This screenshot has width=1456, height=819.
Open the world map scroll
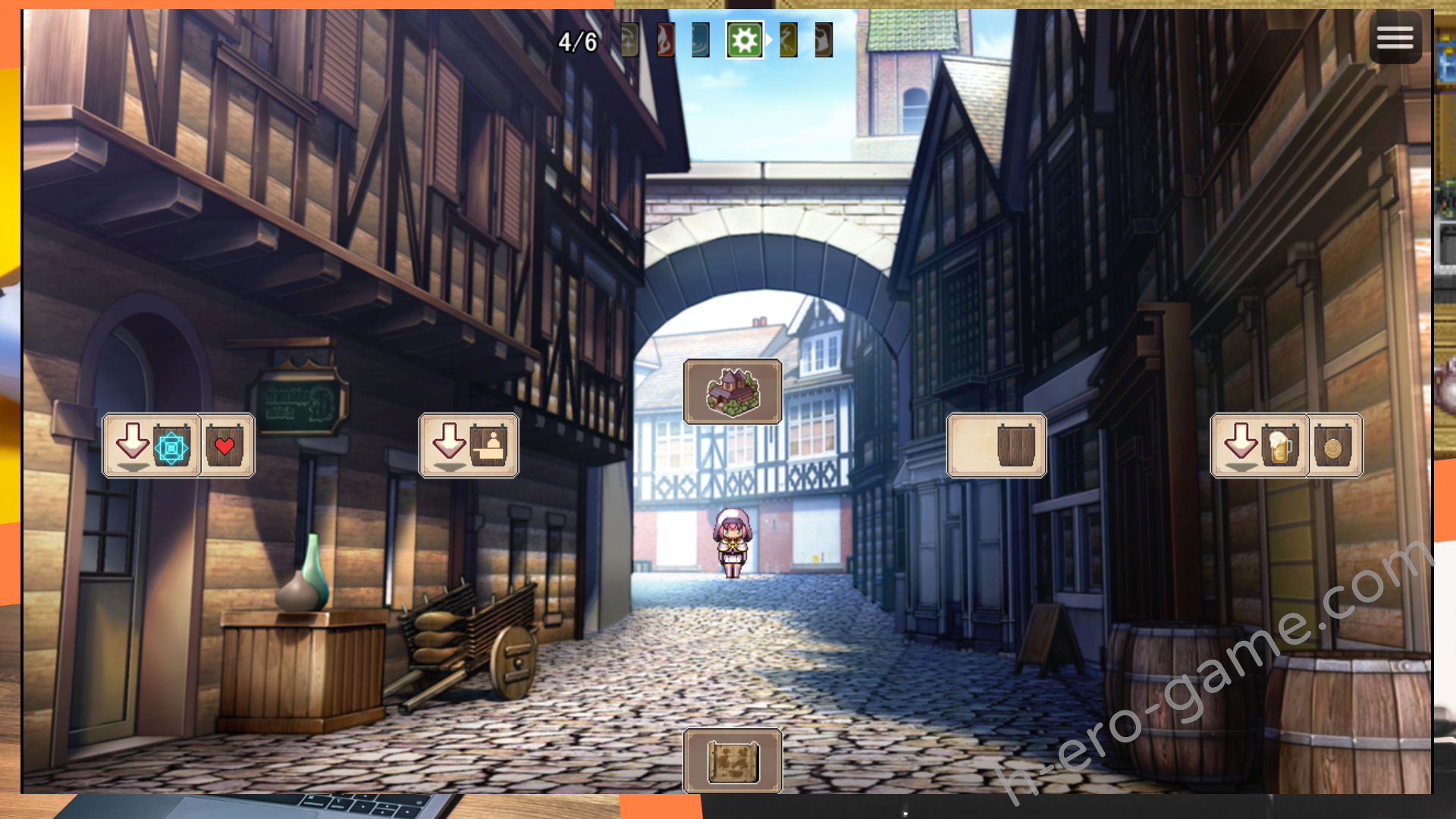733,761
